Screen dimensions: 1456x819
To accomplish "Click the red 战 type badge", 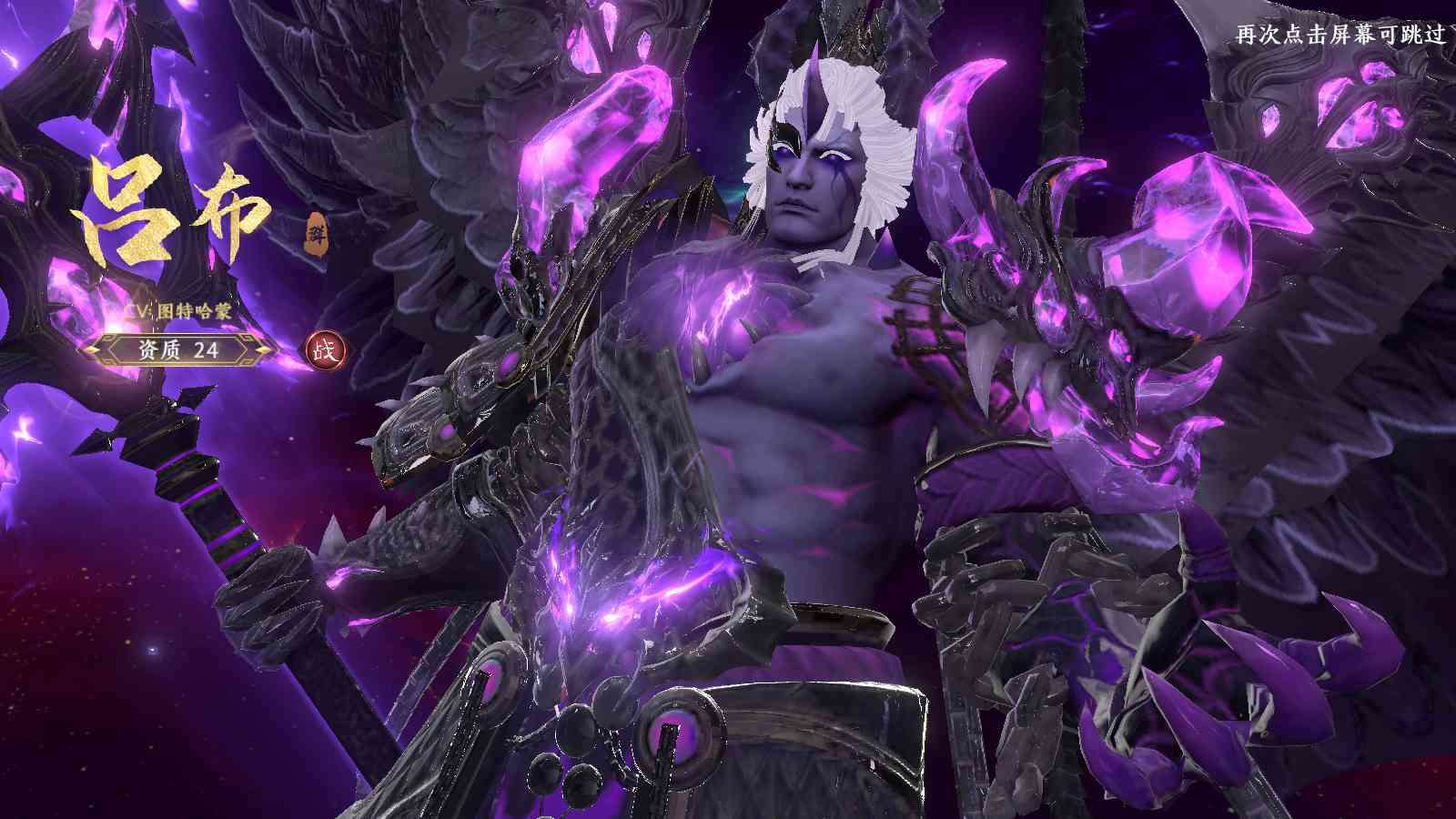I will coord(323,349).
